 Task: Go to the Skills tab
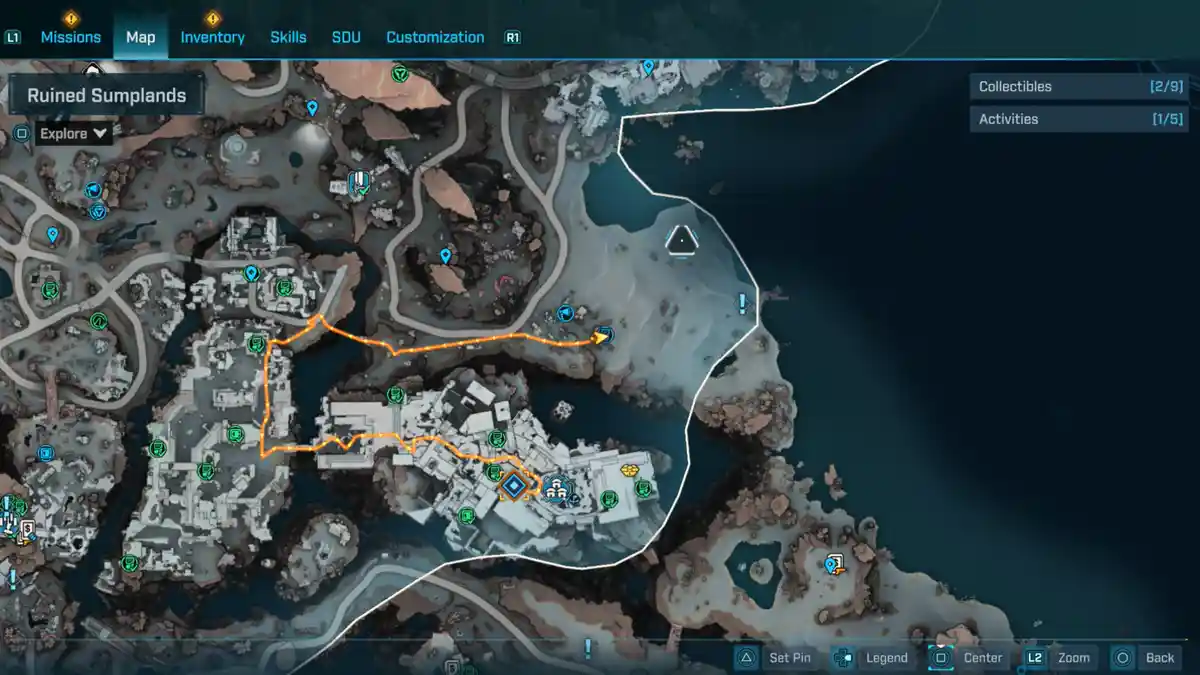pyautogui.click(x=288, y=37)
